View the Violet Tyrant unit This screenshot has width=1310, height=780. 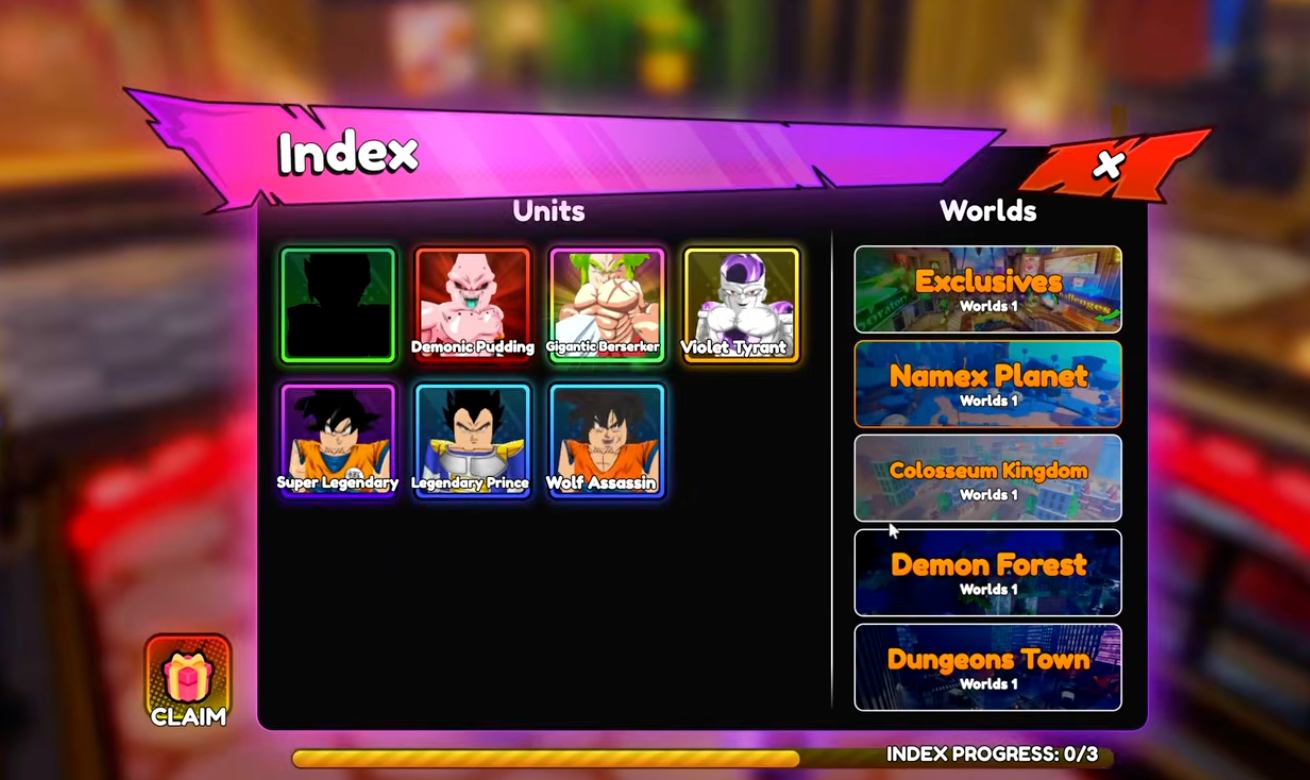[739, 303]
